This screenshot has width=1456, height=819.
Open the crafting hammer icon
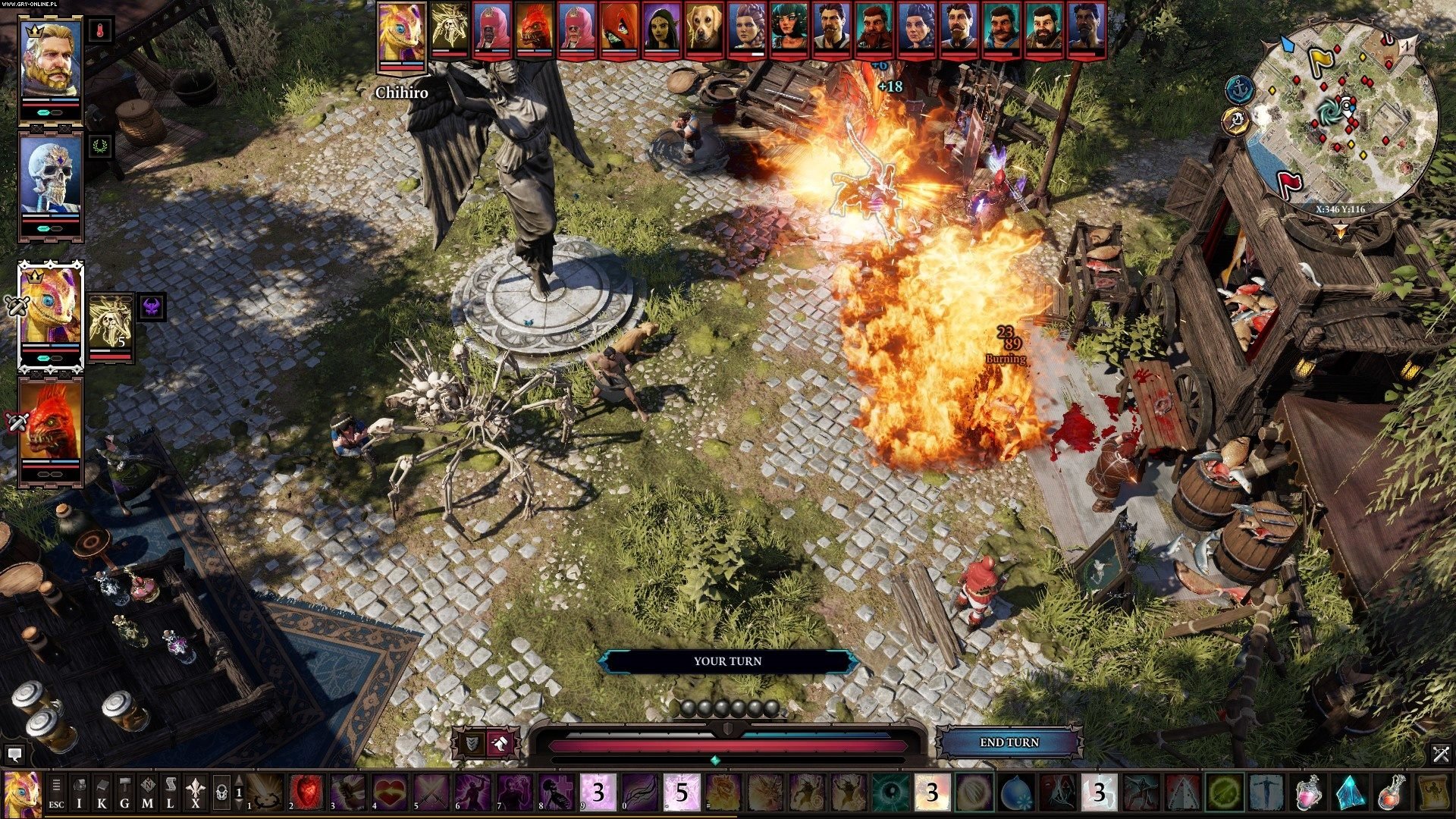pos(124,792)
